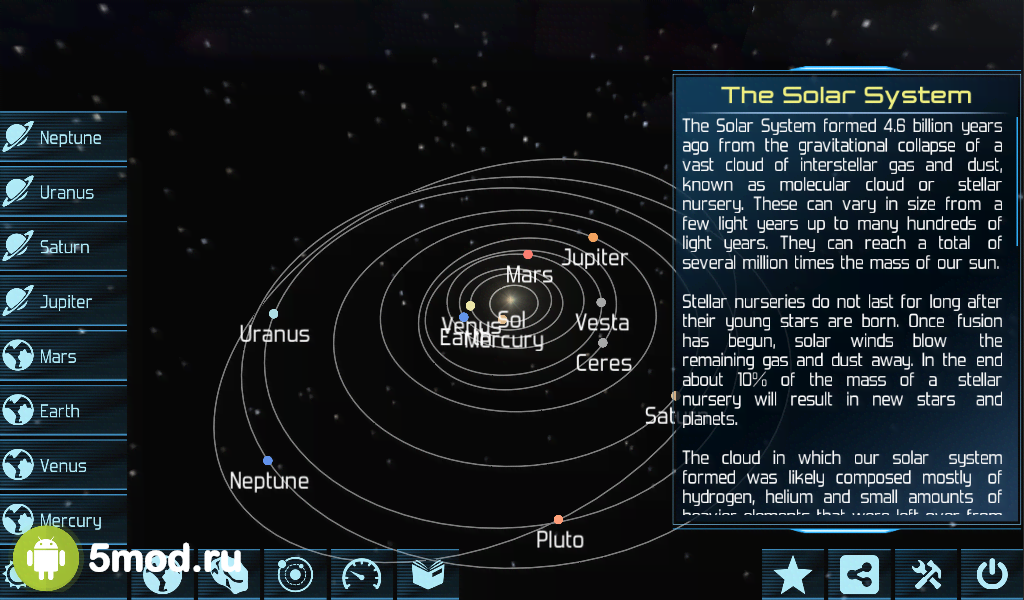The width and height of the screenshot is (1024, 600).
Task: Click the info panel scrollbar
Action: pyautogui.click(x=1018, y=180)
